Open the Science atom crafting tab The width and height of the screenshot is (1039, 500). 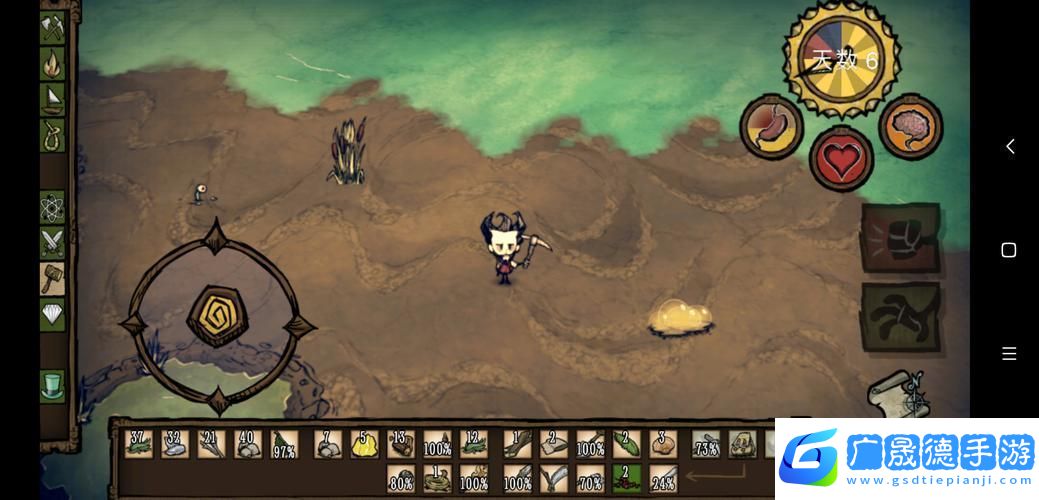[52, 207]
